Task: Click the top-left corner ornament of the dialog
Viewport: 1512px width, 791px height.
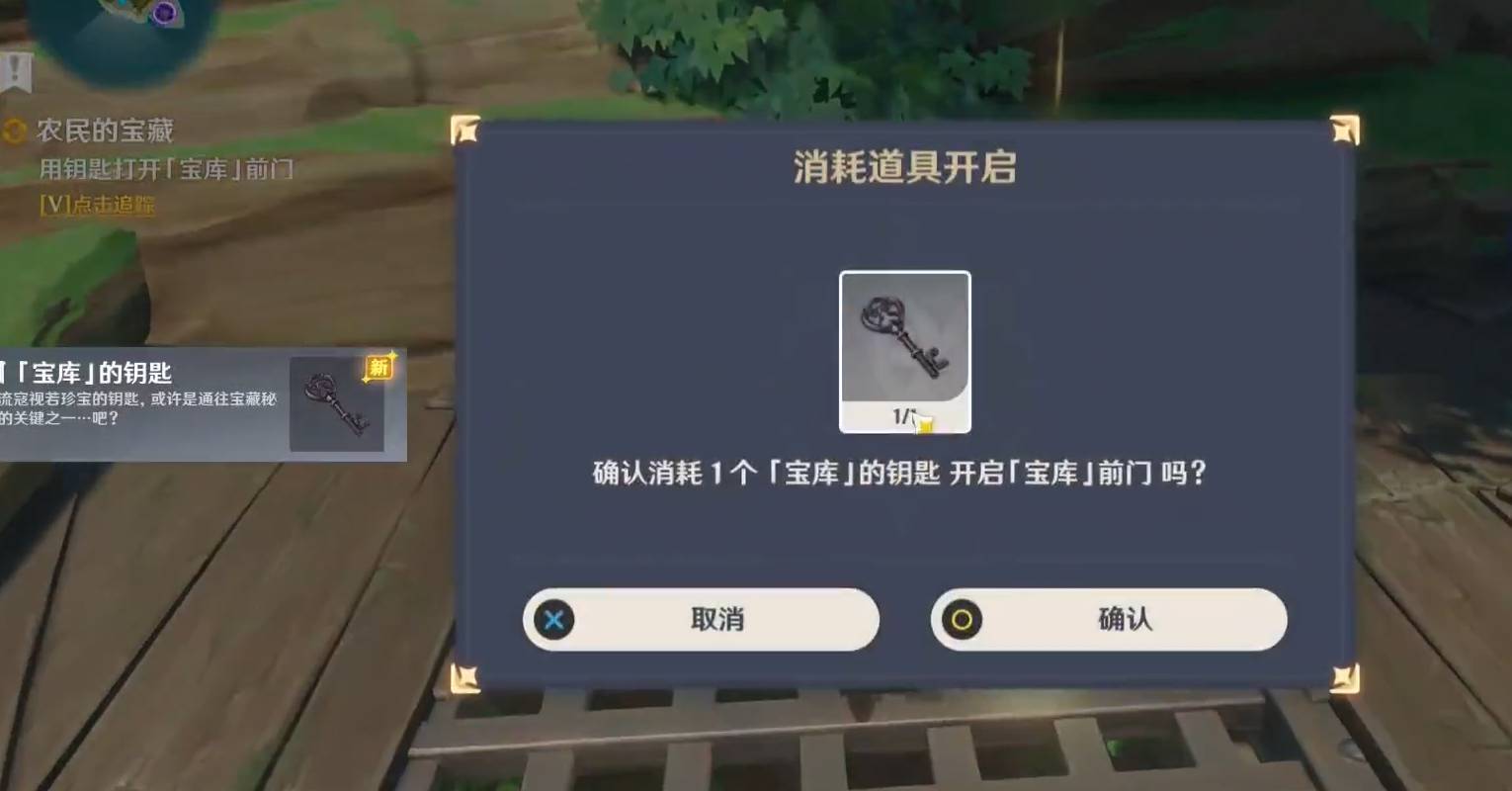Action: 464,129
